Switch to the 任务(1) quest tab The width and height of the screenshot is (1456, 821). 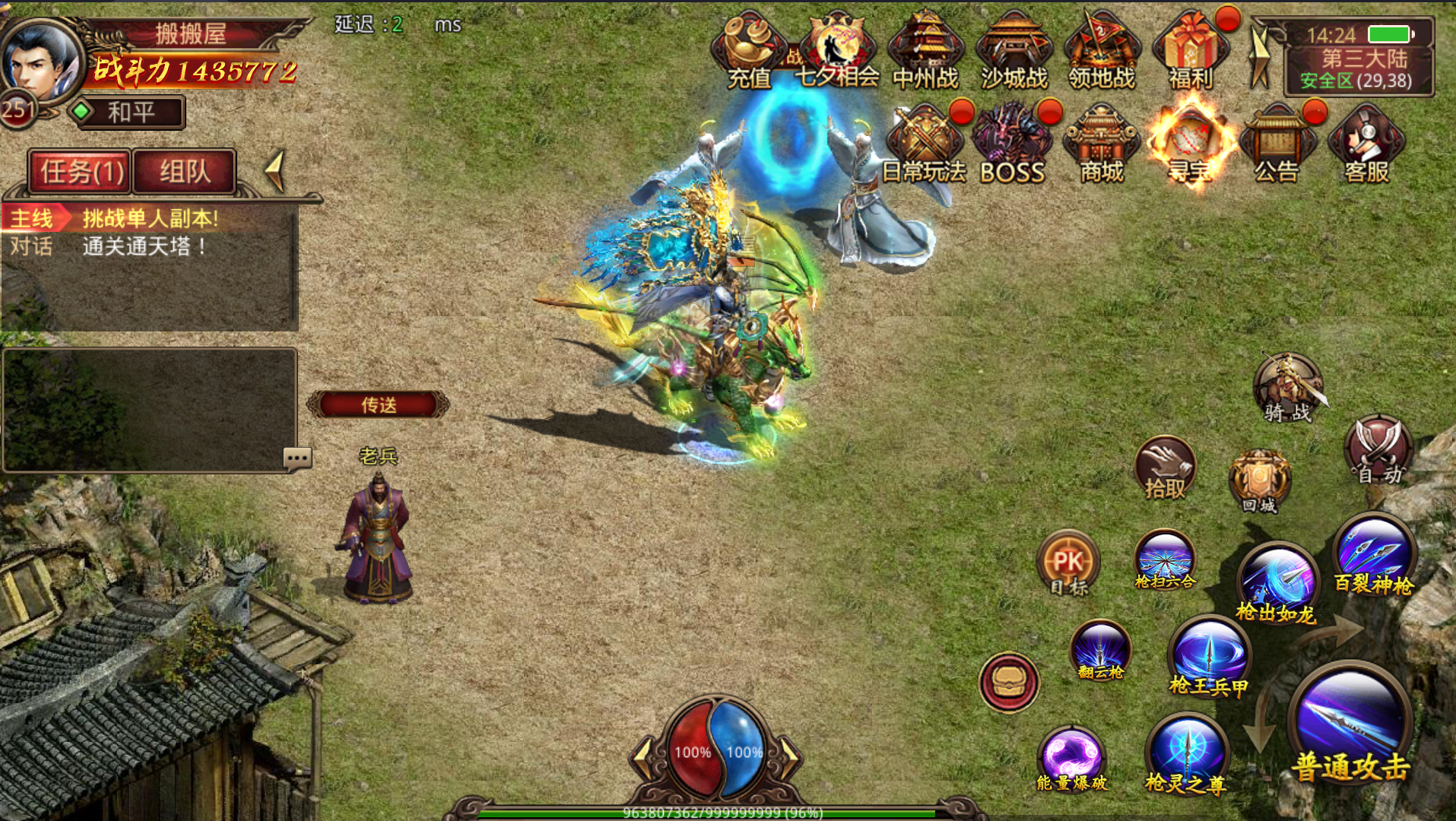81,172
